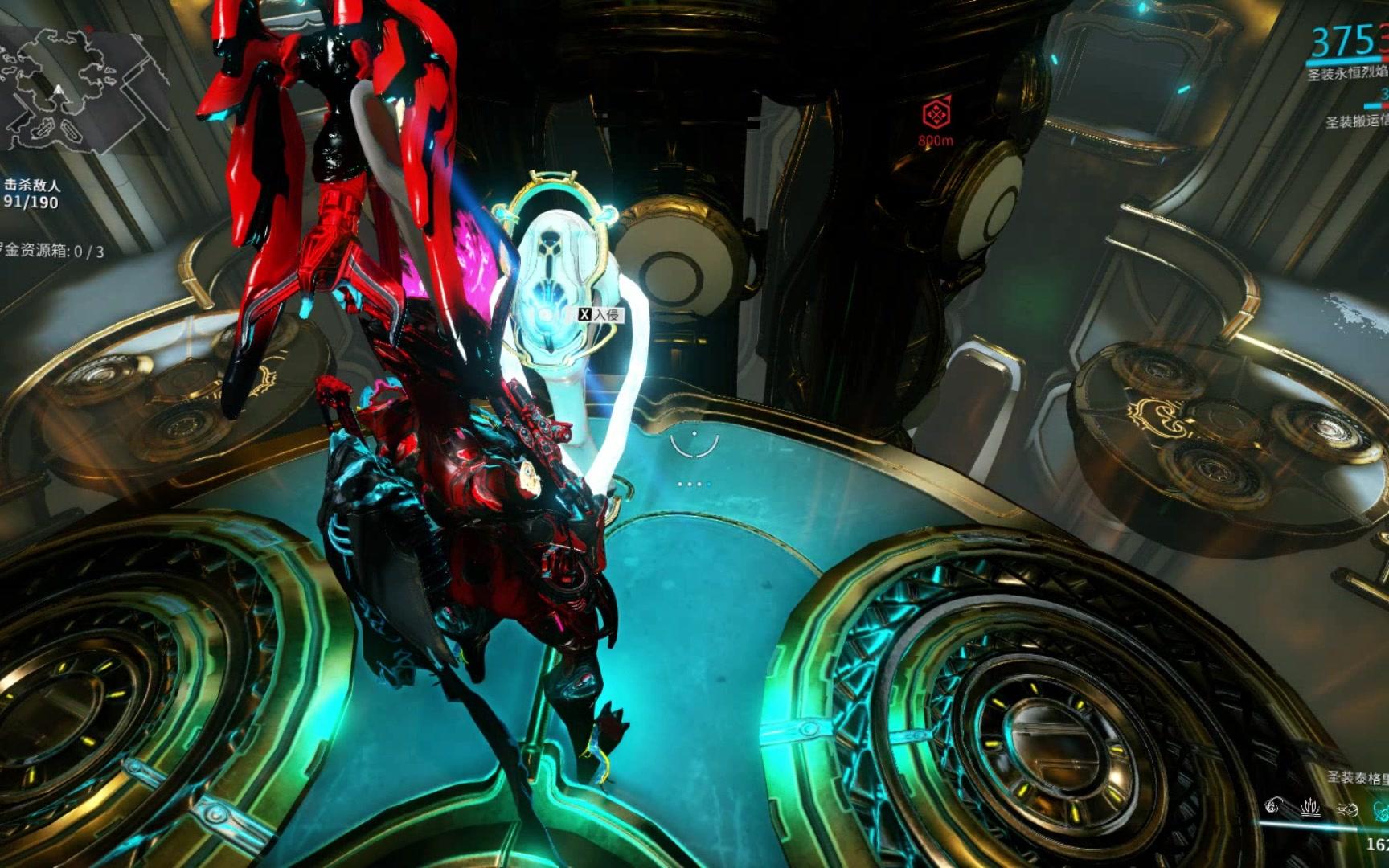This screenshot has height=868, width=1389.
Task: Select the glowing teal fourth ability icon
Action: click(x=1381, y=809)
